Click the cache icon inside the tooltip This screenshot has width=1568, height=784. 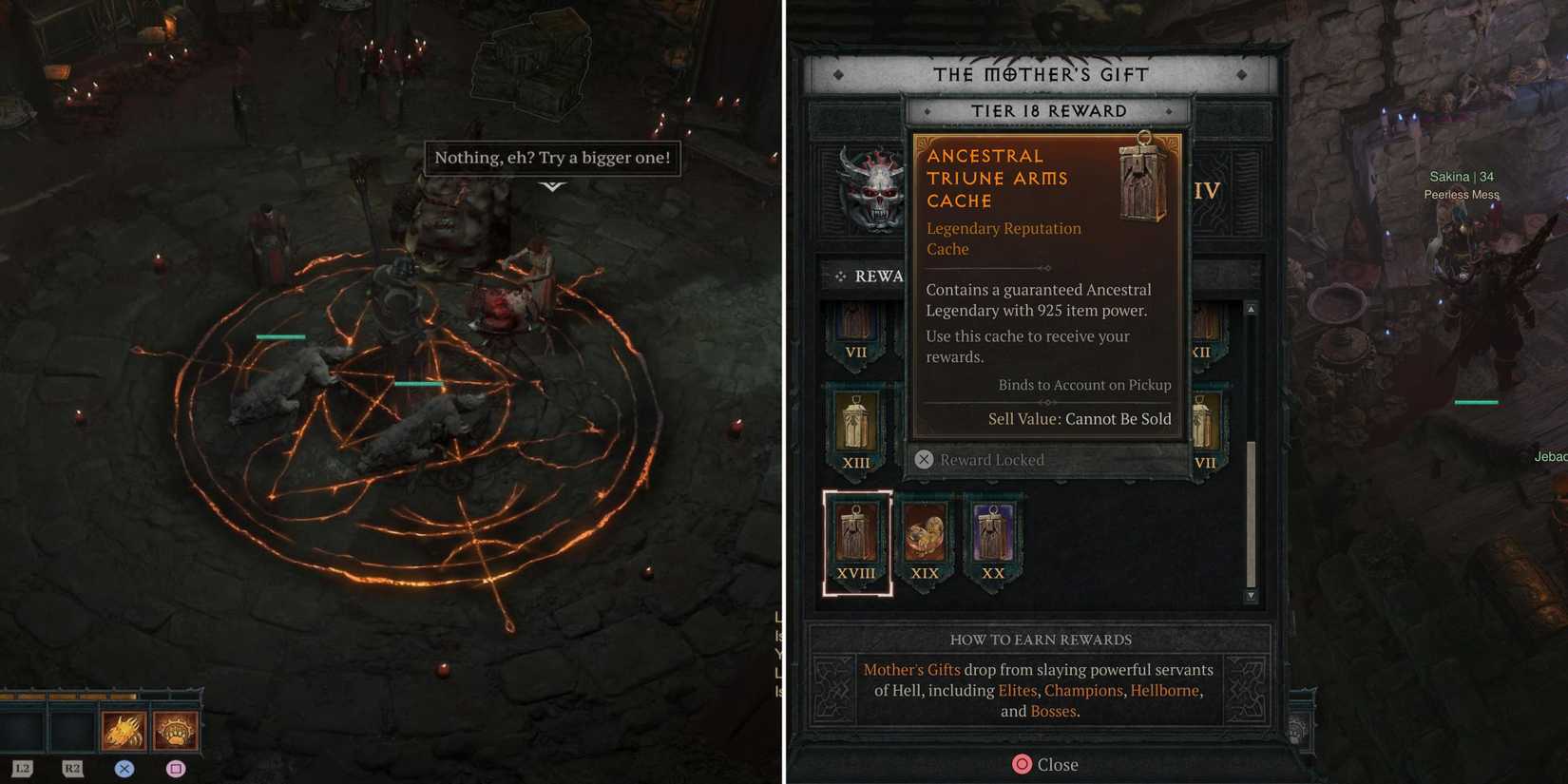tap(1140, 181)
